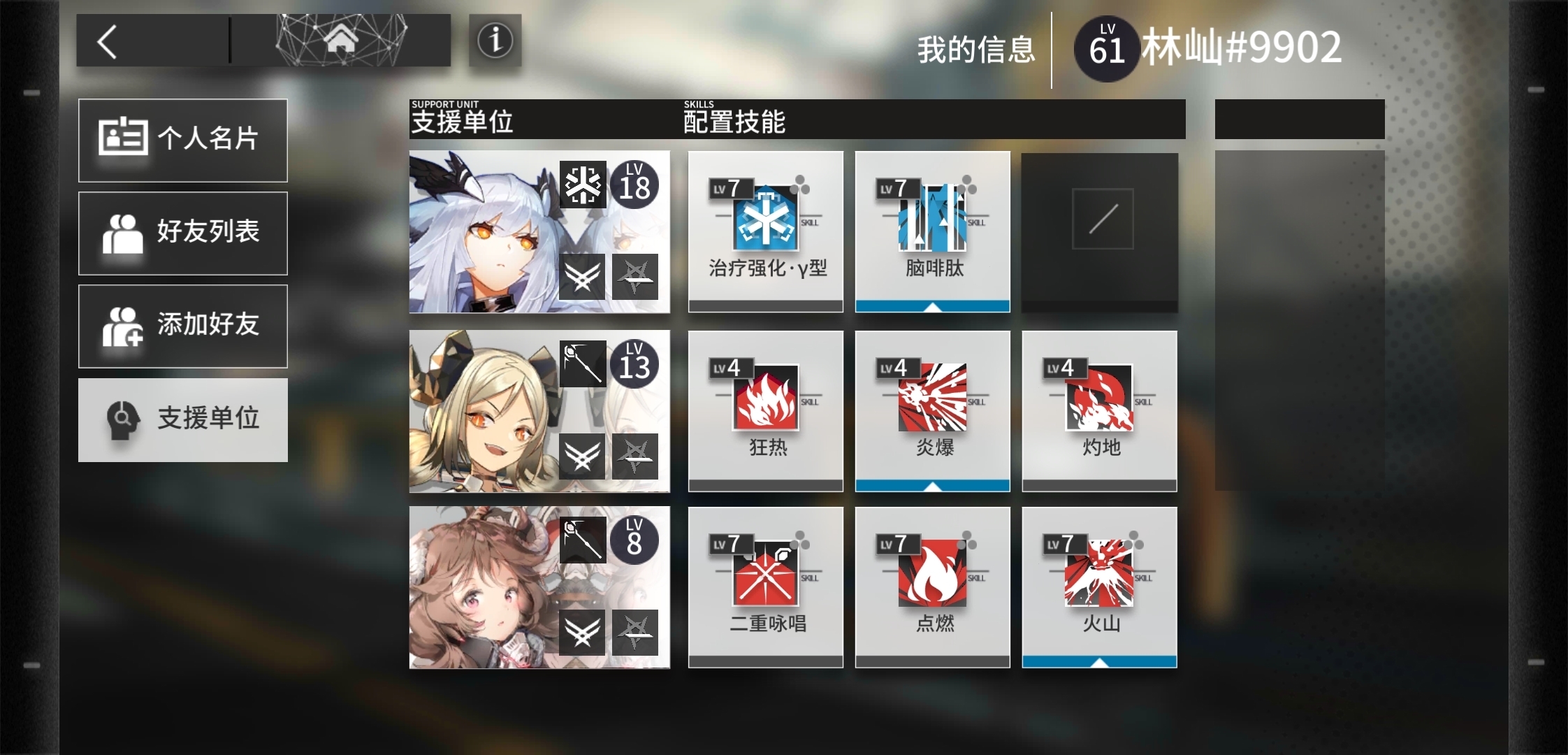1568x755 pixels.
Task: Open the 个人名片 tab
Action: 183,140
